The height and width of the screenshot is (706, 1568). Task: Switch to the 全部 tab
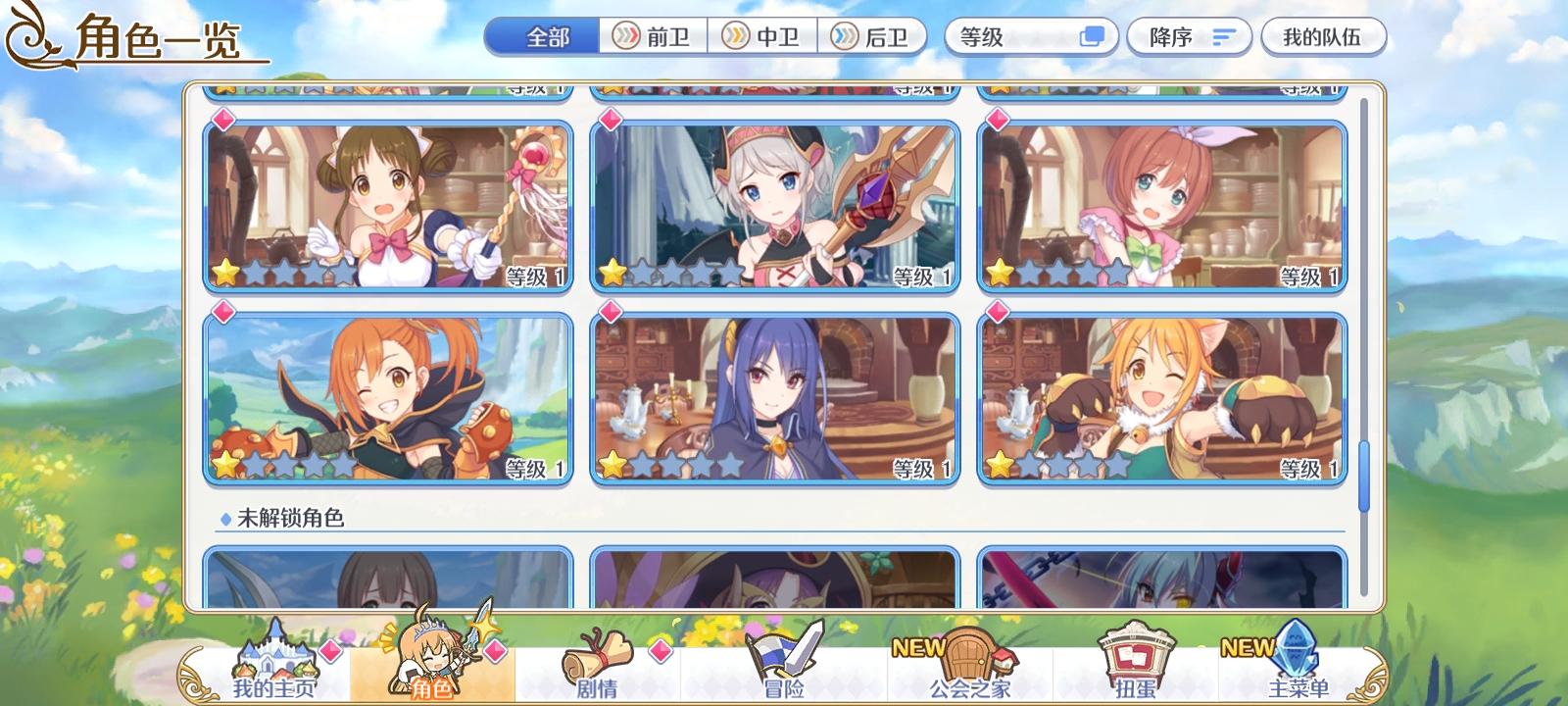(541, 36)
